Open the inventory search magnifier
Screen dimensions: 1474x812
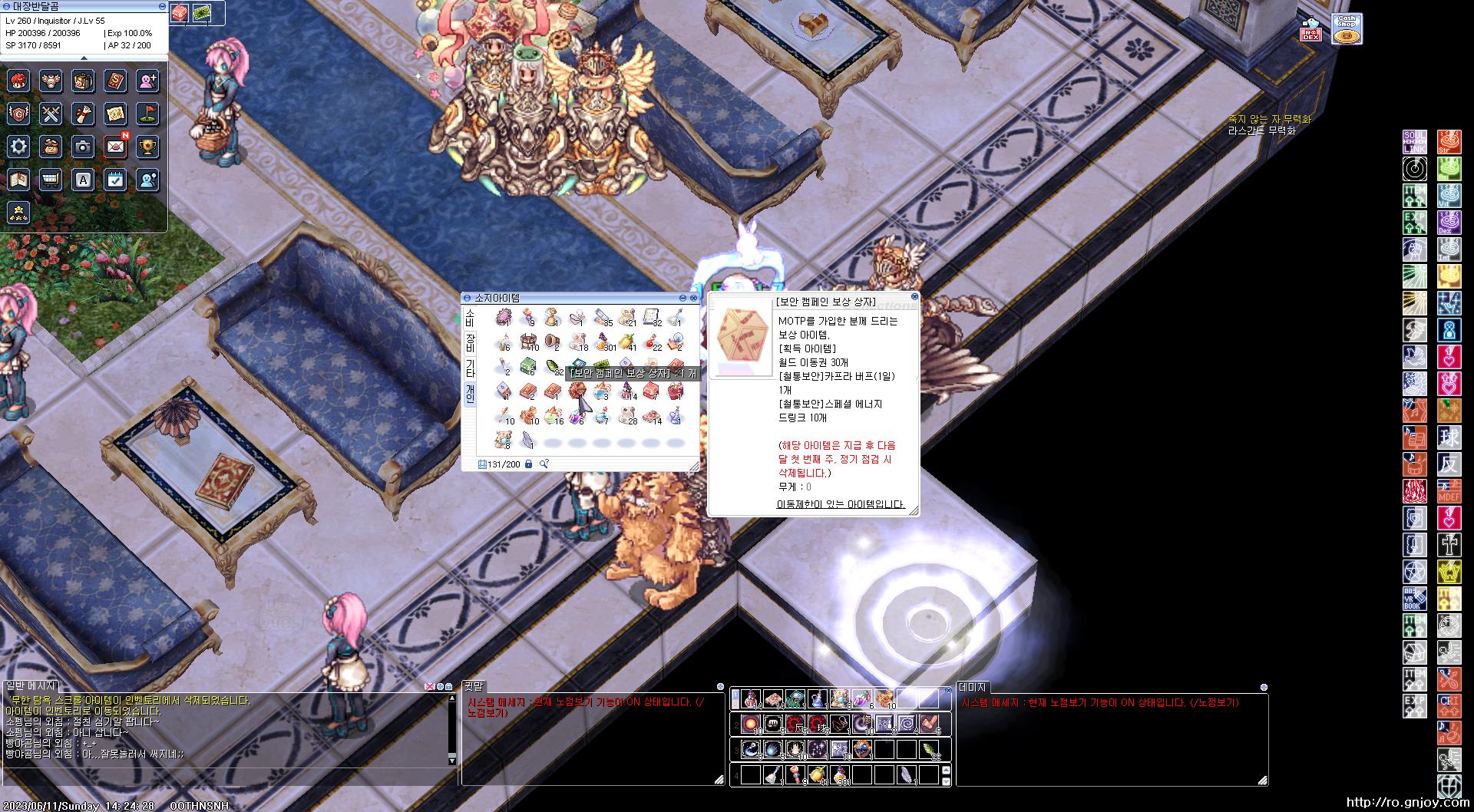[544, 464]
